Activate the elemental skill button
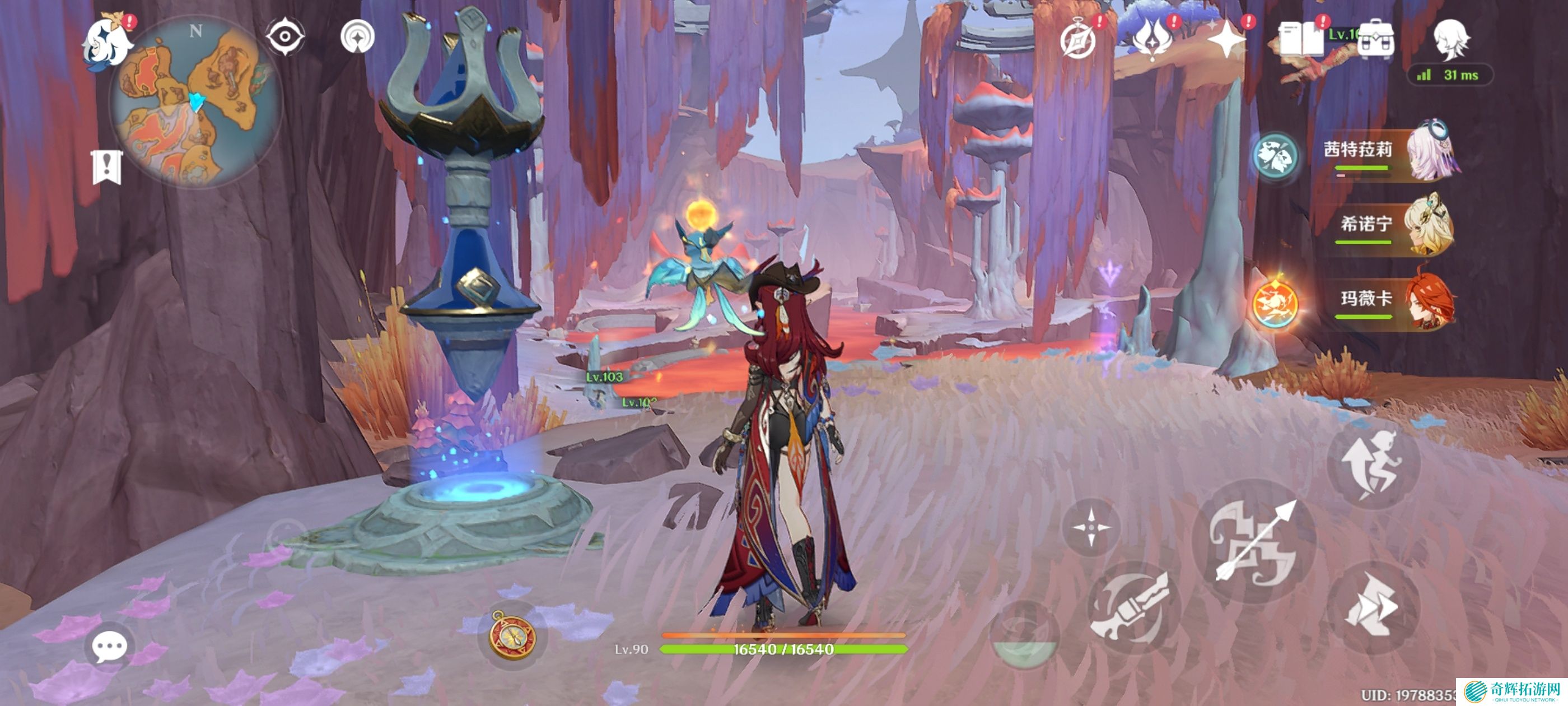Viewport: 1568px width, 706px height. tap(1133, 609)
